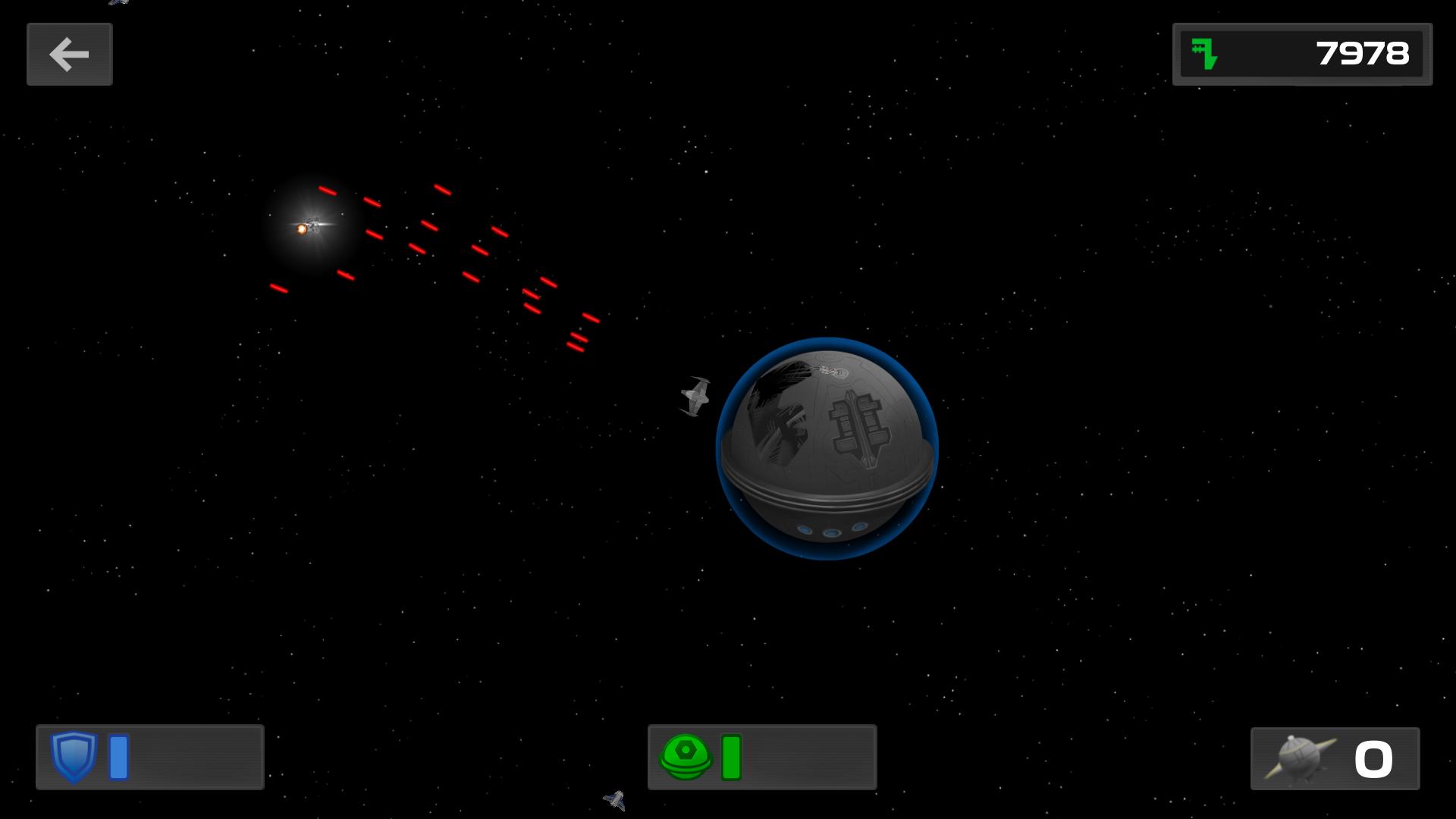1456x819 pixels.
Task: Open the credits total showing 7978
Action: (1362, 54)
